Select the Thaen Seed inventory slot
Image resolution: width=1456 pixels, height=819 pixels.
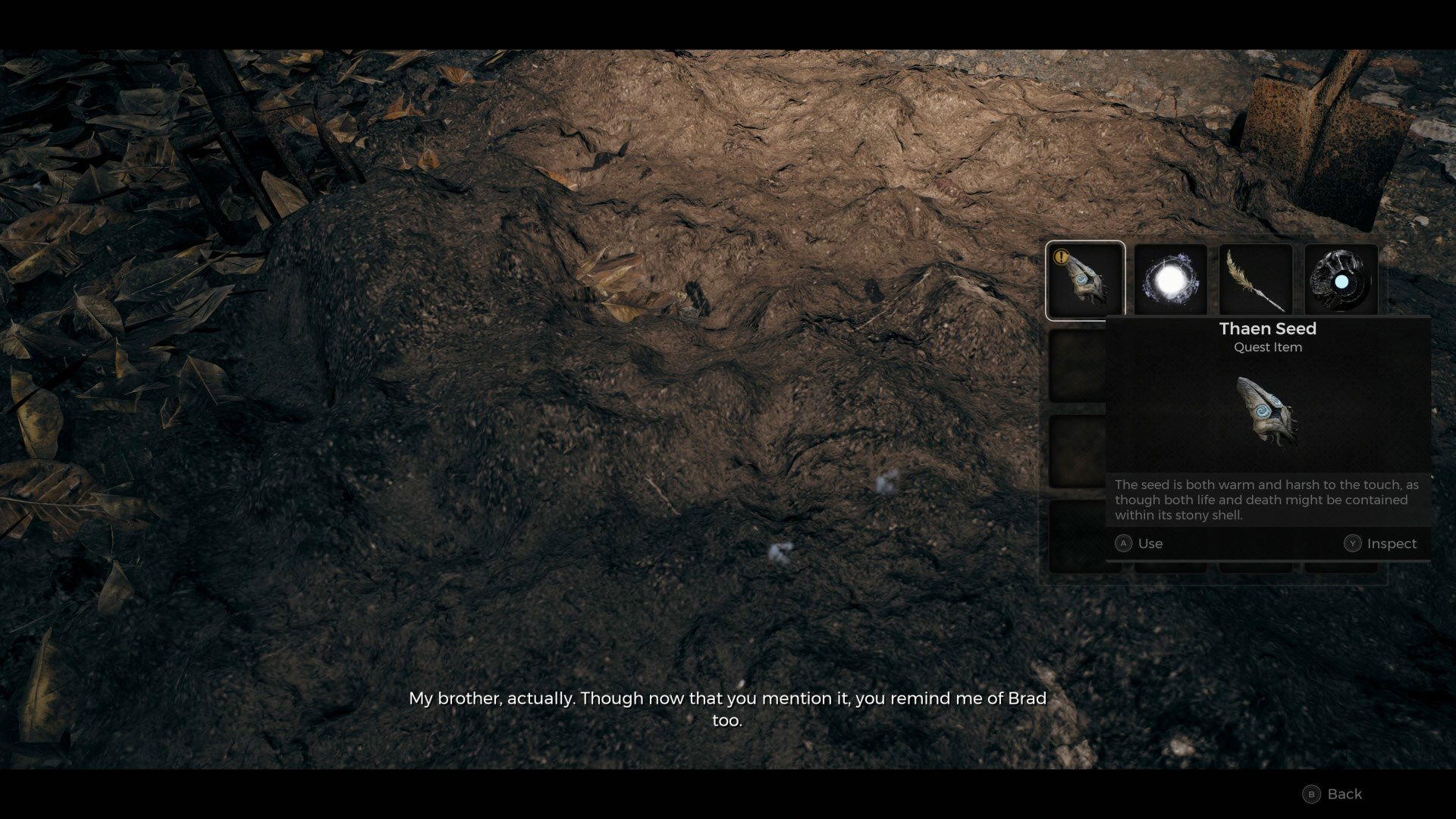pos(1084,280)
